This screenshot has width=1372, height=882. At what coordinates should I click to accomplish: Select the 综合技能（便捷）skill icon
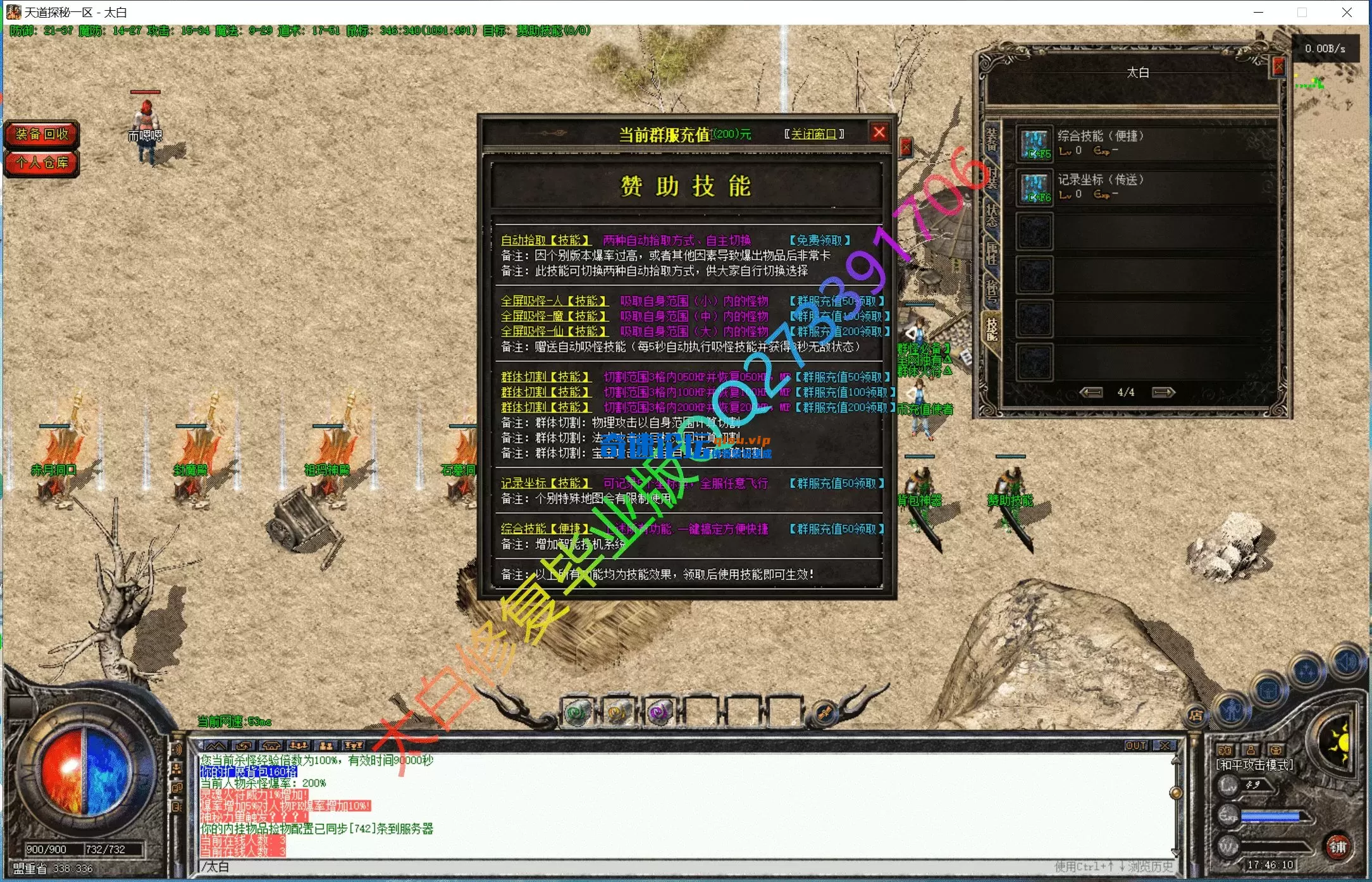click(1035, 144)
